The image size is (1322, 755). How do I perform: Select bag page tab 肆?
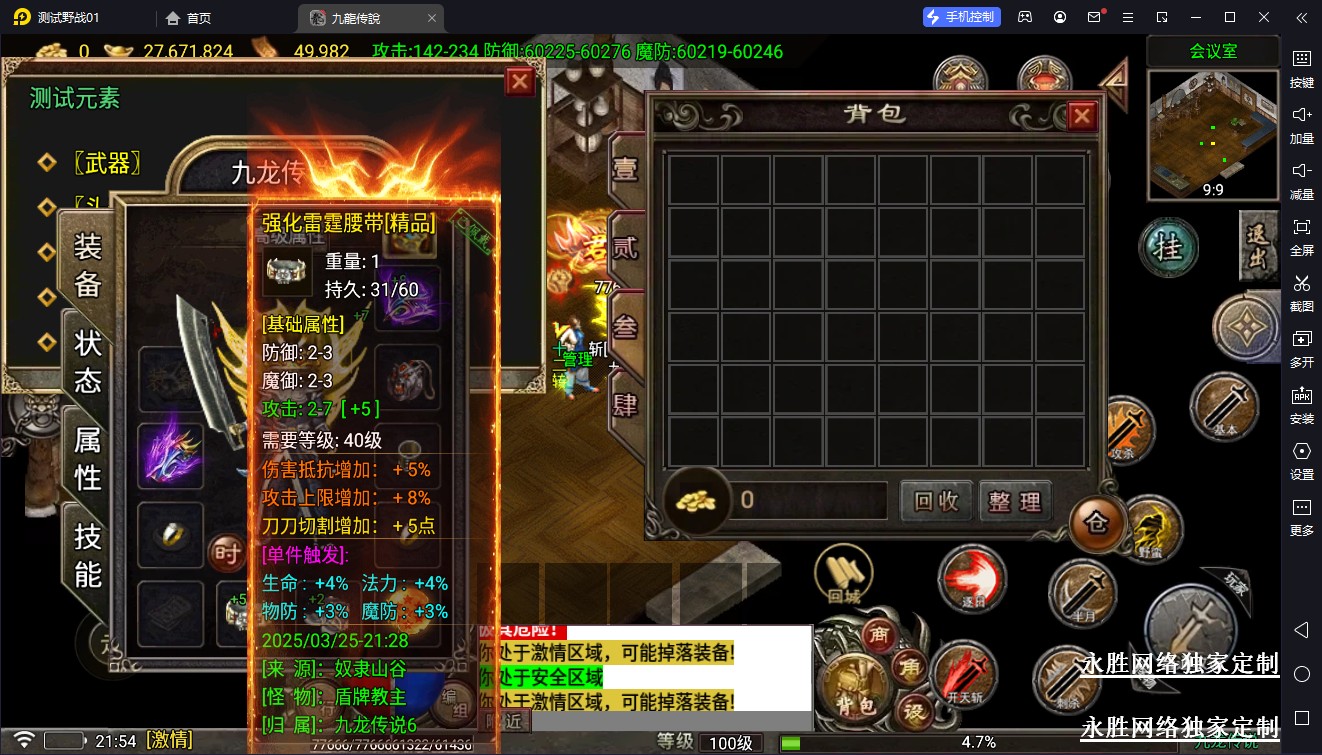click(x=626, y=404)
